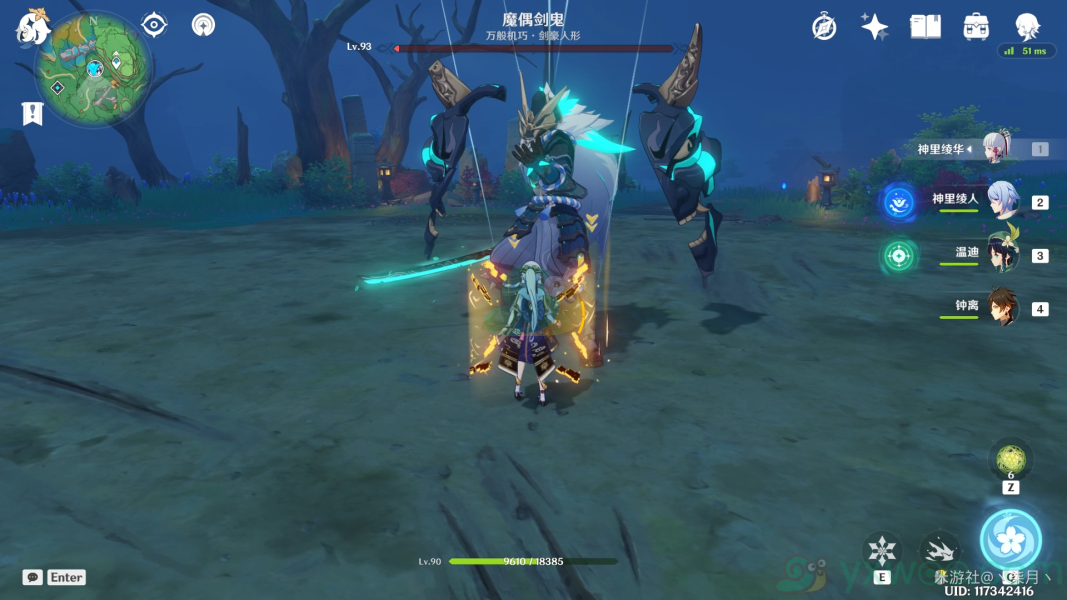Switch to party member 神里绫人
Image resolution: width=1067 pixels, height=600 pixels.
click(x=1001, y=201)
